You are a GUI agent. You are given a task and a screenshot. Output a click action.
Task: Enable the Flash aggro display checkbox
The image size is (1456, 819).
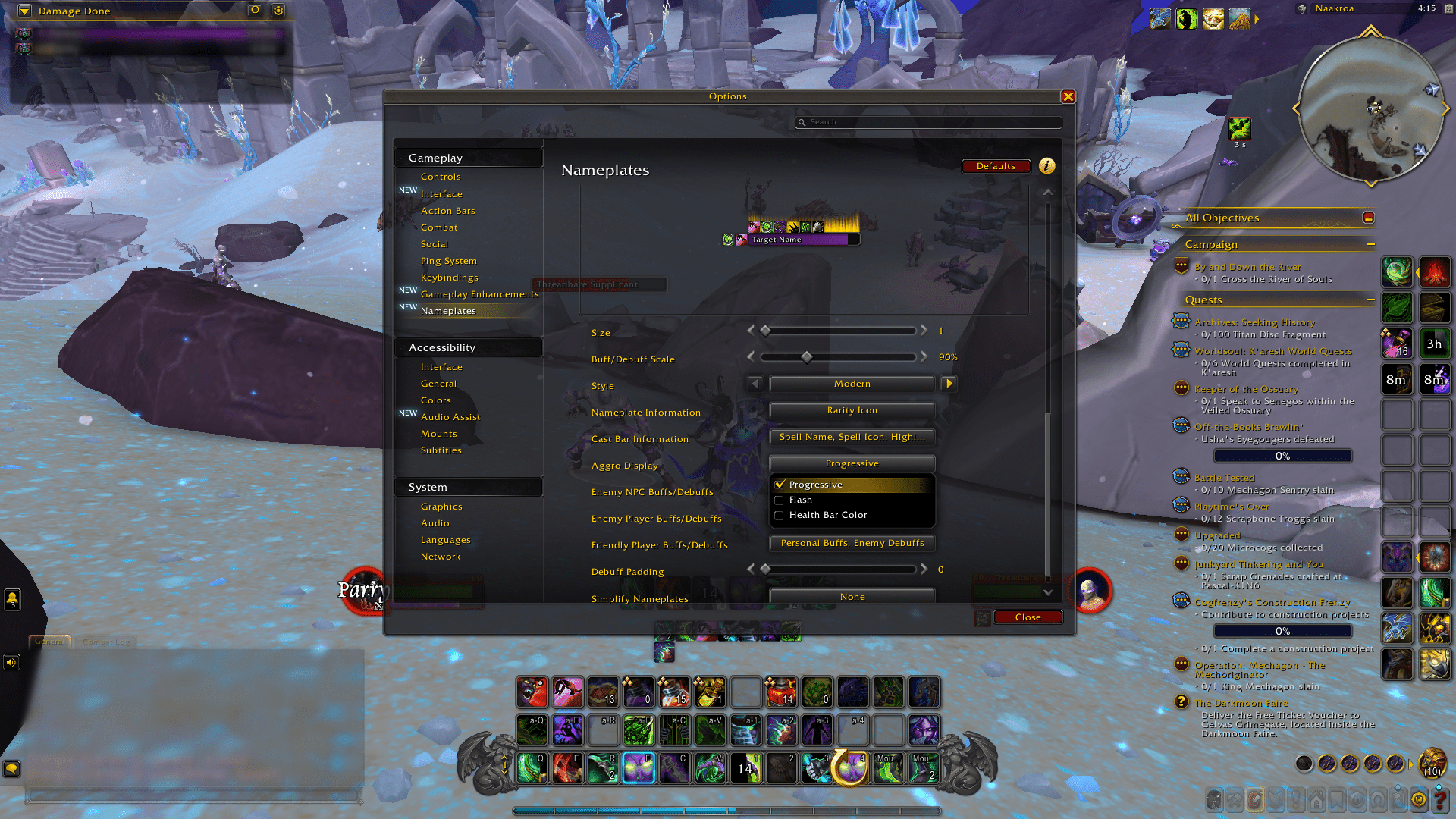coord(780,500)
